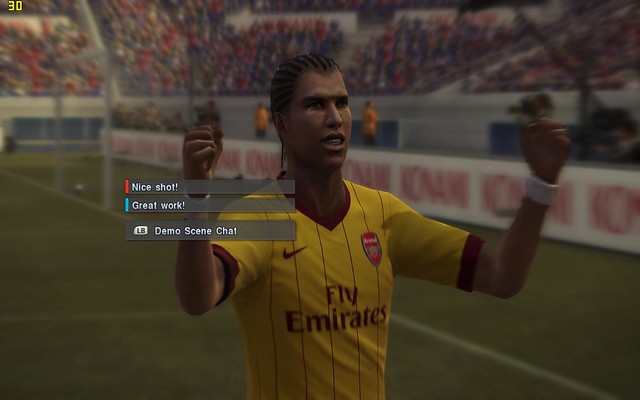The image size is (640, 400).
Task: Open the Demo Scene Chat bar
Action: click(x=208, y=230)
